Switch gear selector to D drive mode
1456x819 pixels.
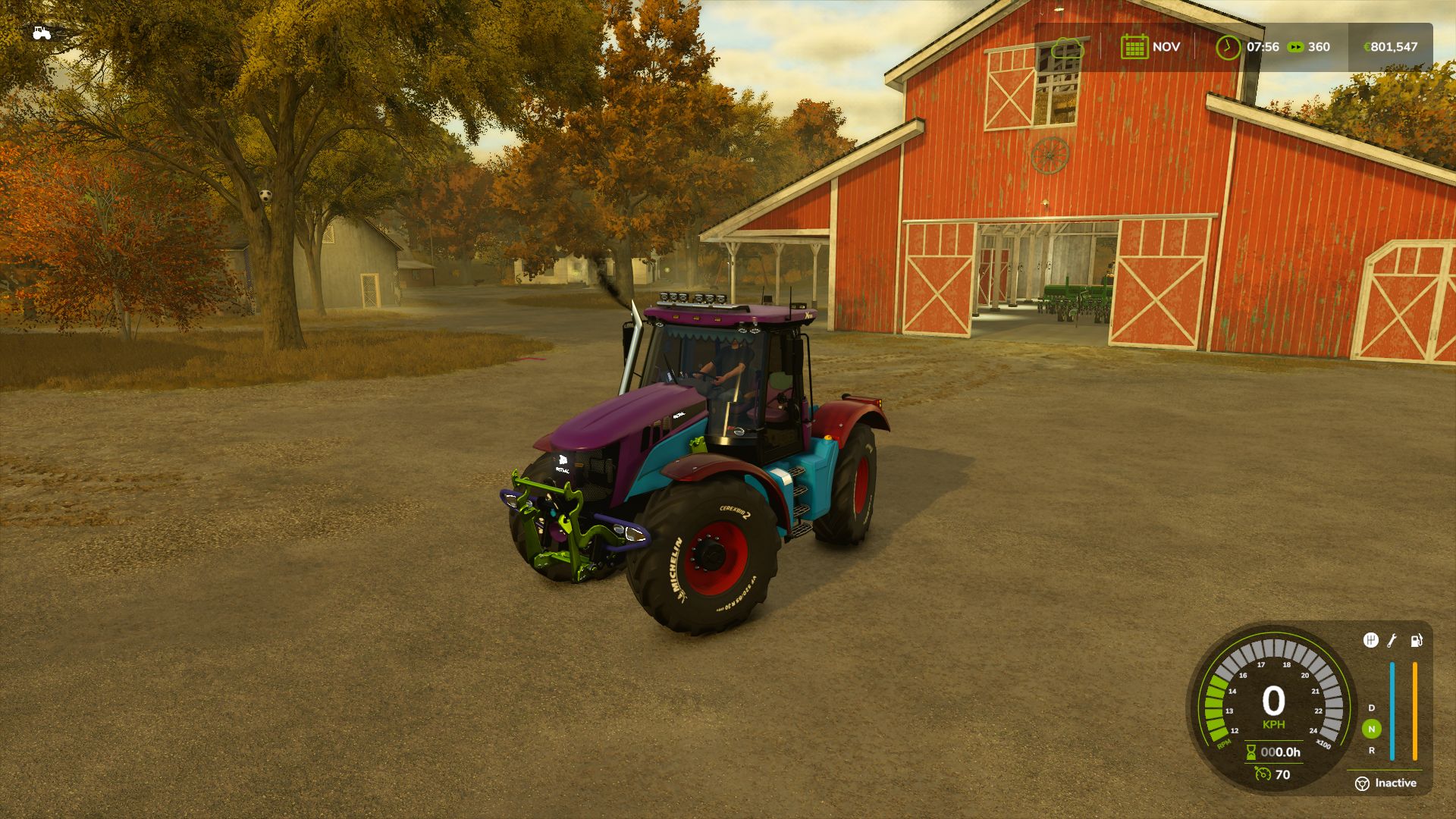click(x=1370, y=708)
